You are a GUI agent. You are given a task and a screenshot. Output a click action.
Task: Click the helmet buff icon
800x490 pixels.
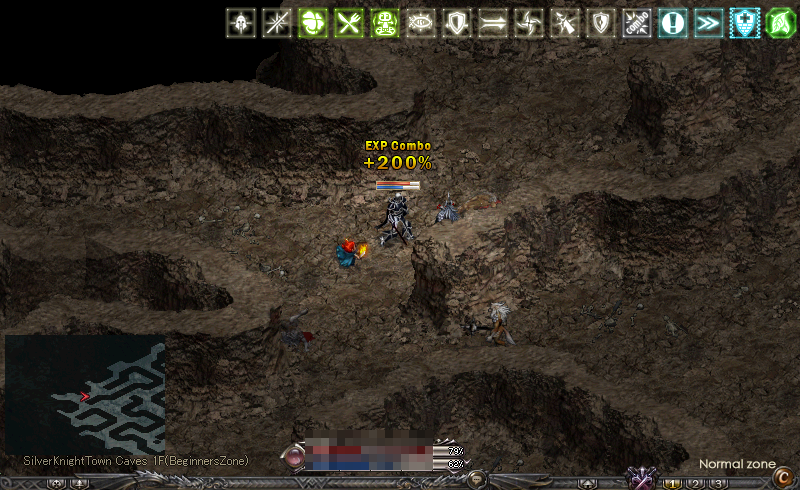(240, 23)
